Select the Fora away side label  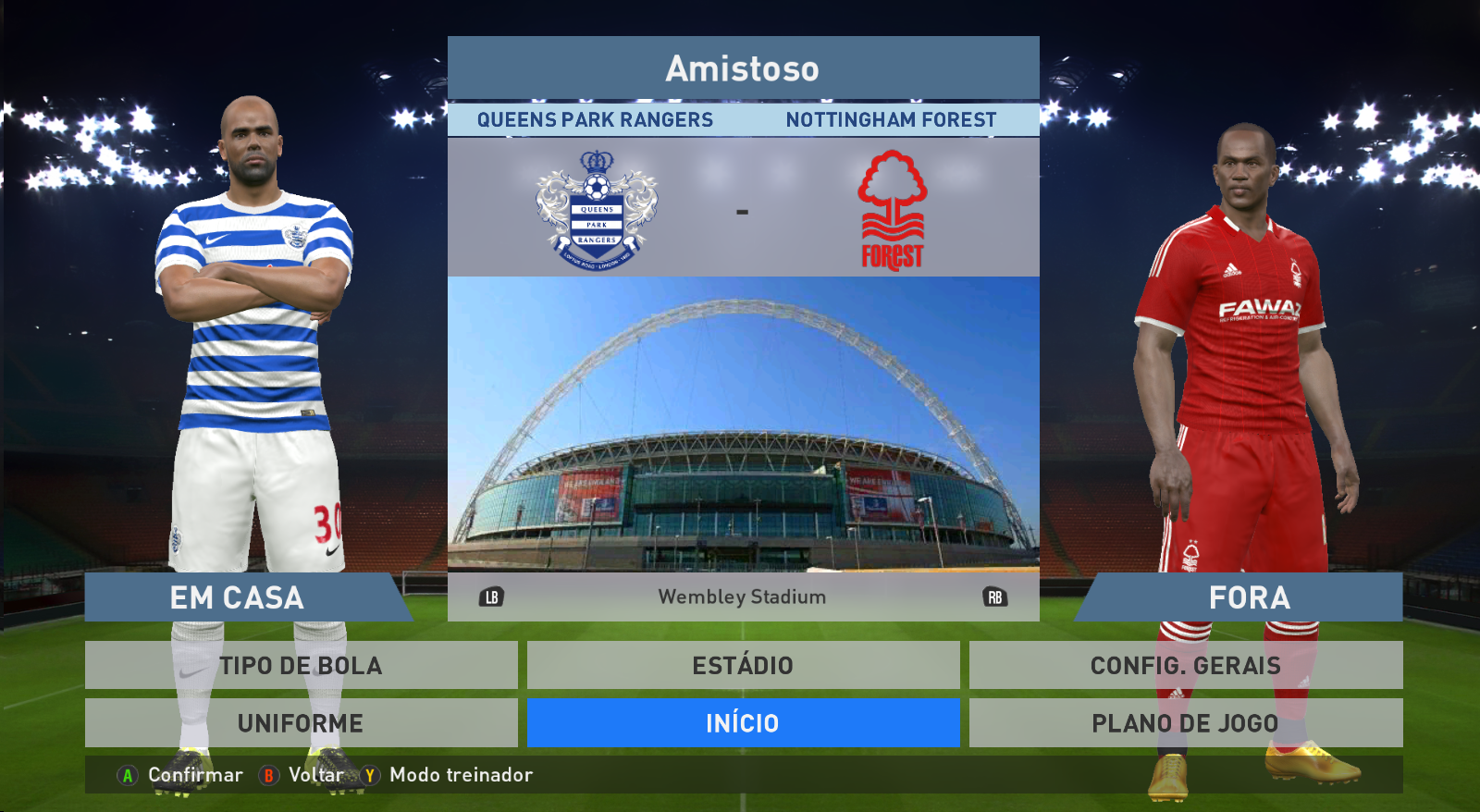(x=1249, y=597)
